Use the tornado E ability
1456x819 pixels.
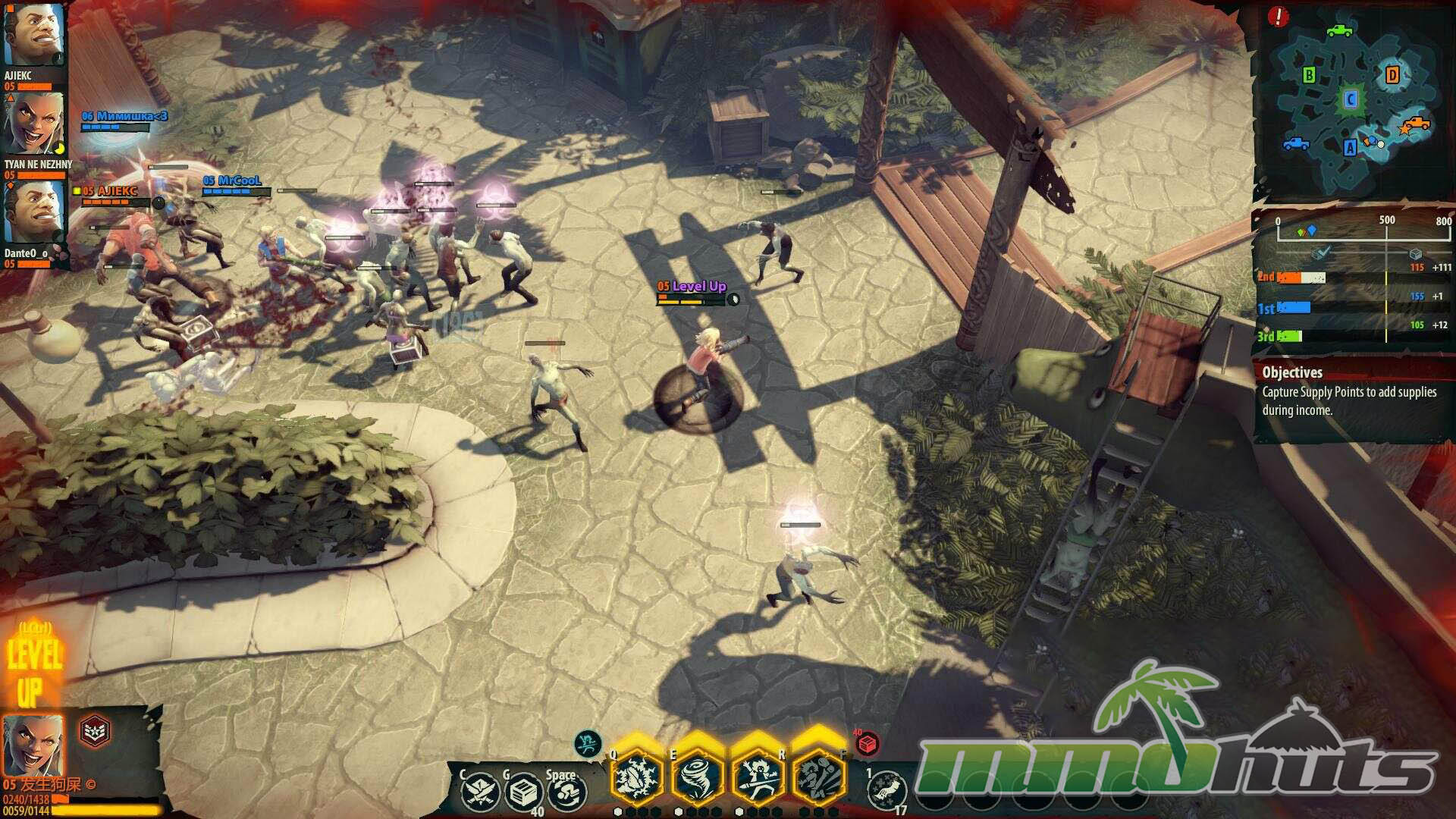click(697, 776)
